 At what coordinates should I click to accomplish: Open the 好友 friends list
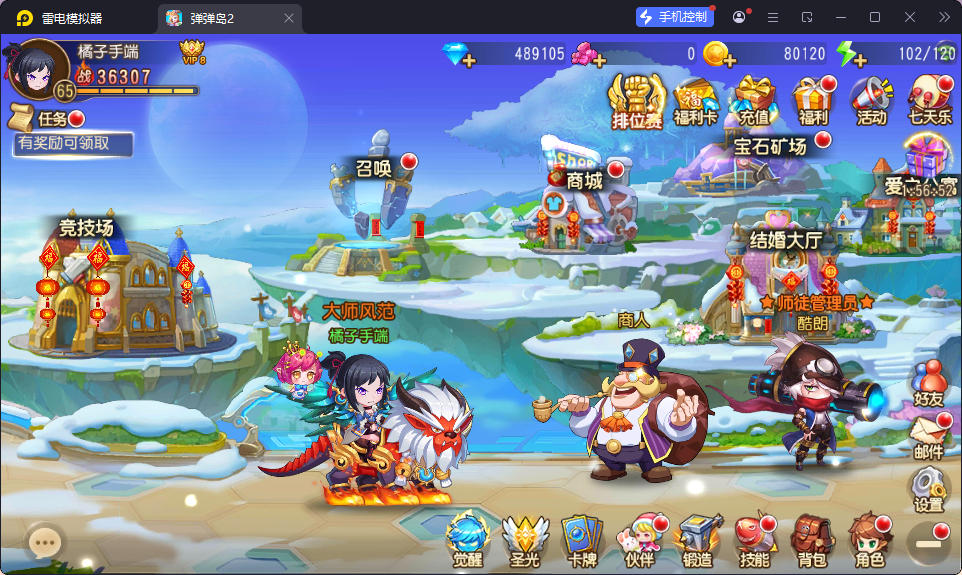click(x=929, y=383)
